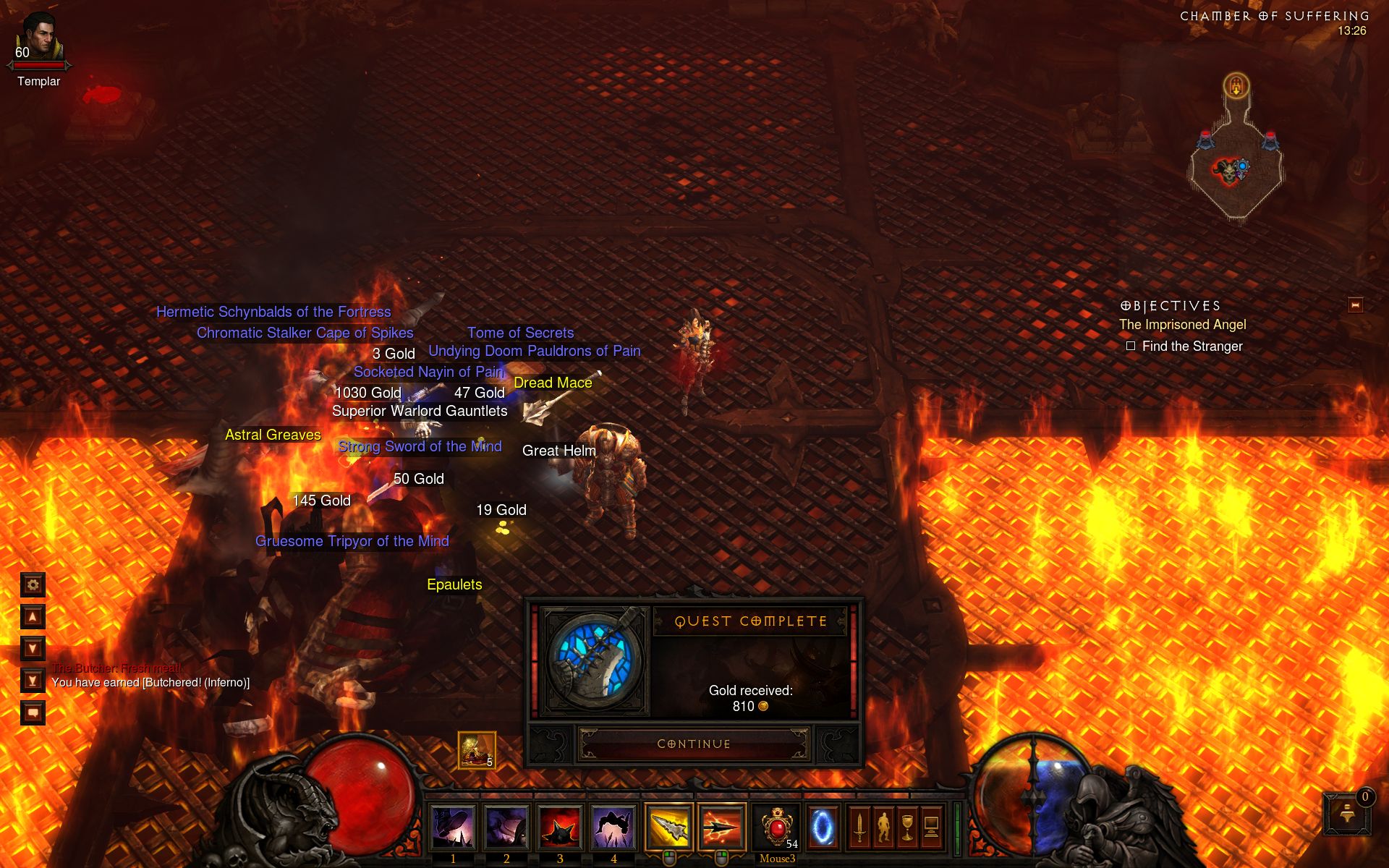Use the red bat skill in slot 3

(x=560, y=827)
